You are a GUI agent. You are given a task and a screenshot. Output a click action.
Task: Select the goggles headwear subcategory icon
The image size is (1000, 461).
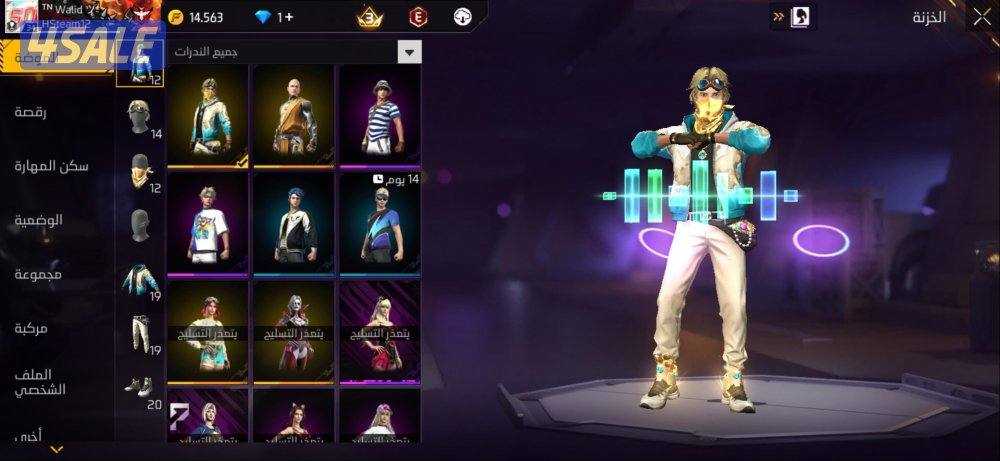(140, 116)
